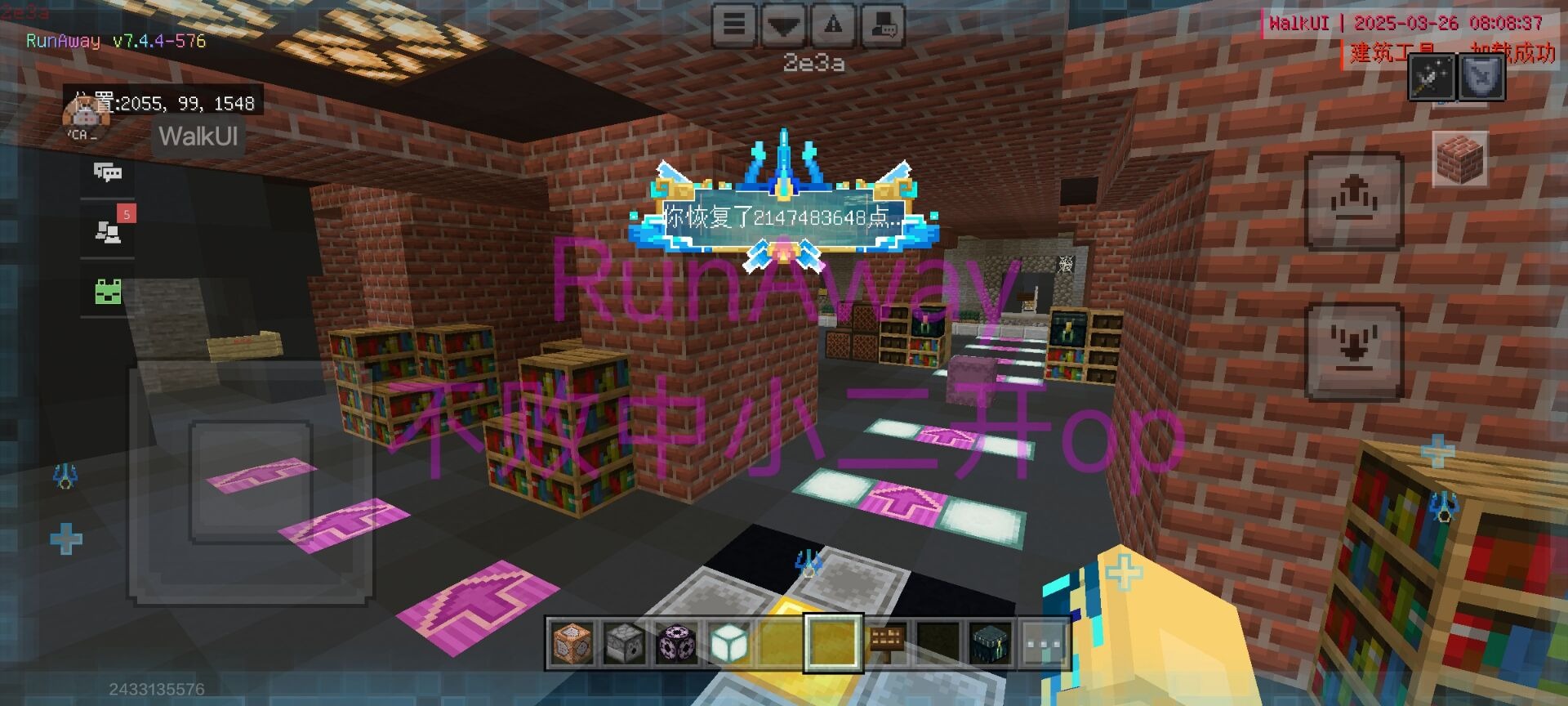Open the warning triangle button at top
1568x706 pixels.
(x=833, y=25)
